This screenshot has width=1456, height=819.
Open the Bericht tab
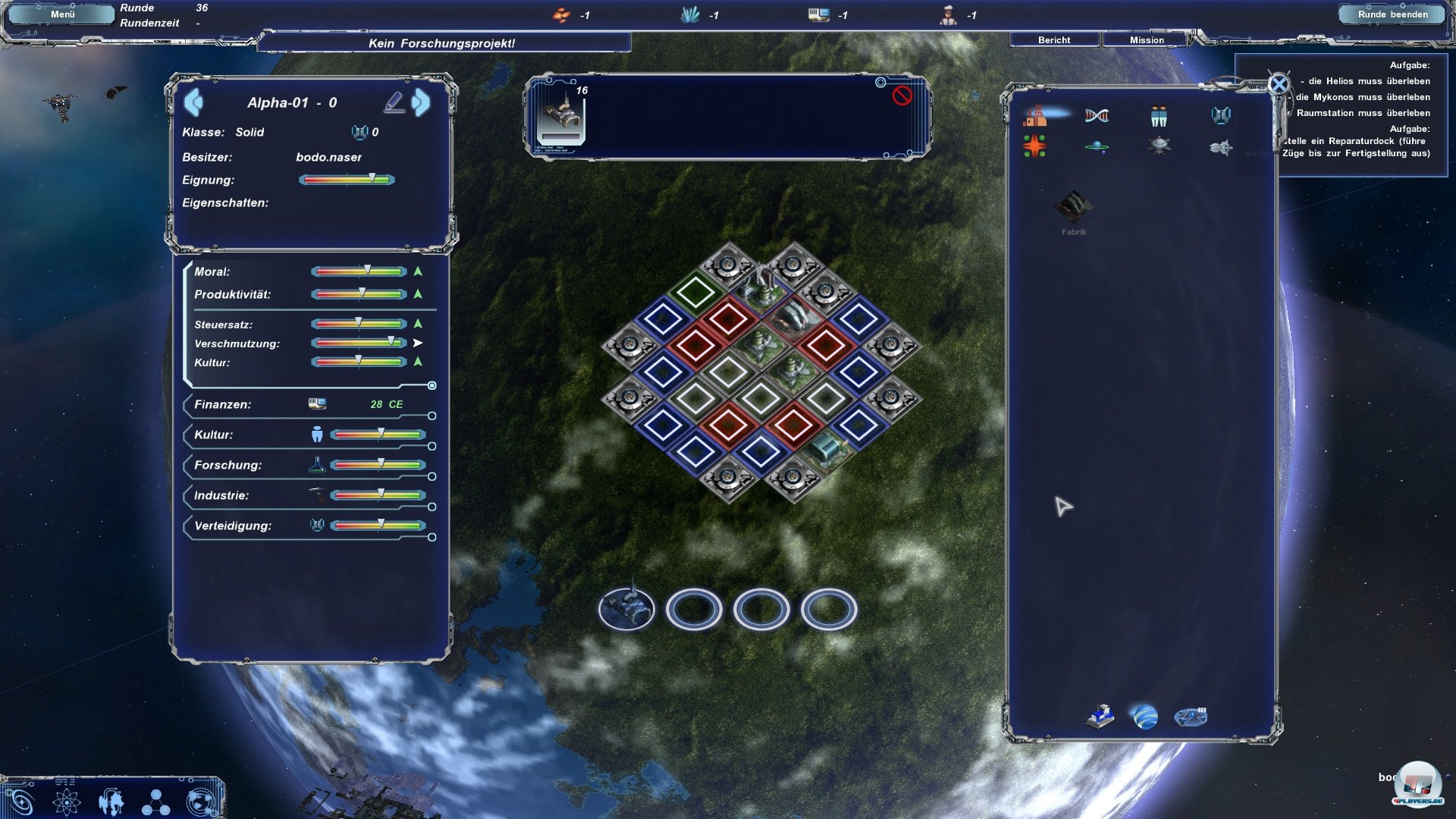coord(1054,40)
